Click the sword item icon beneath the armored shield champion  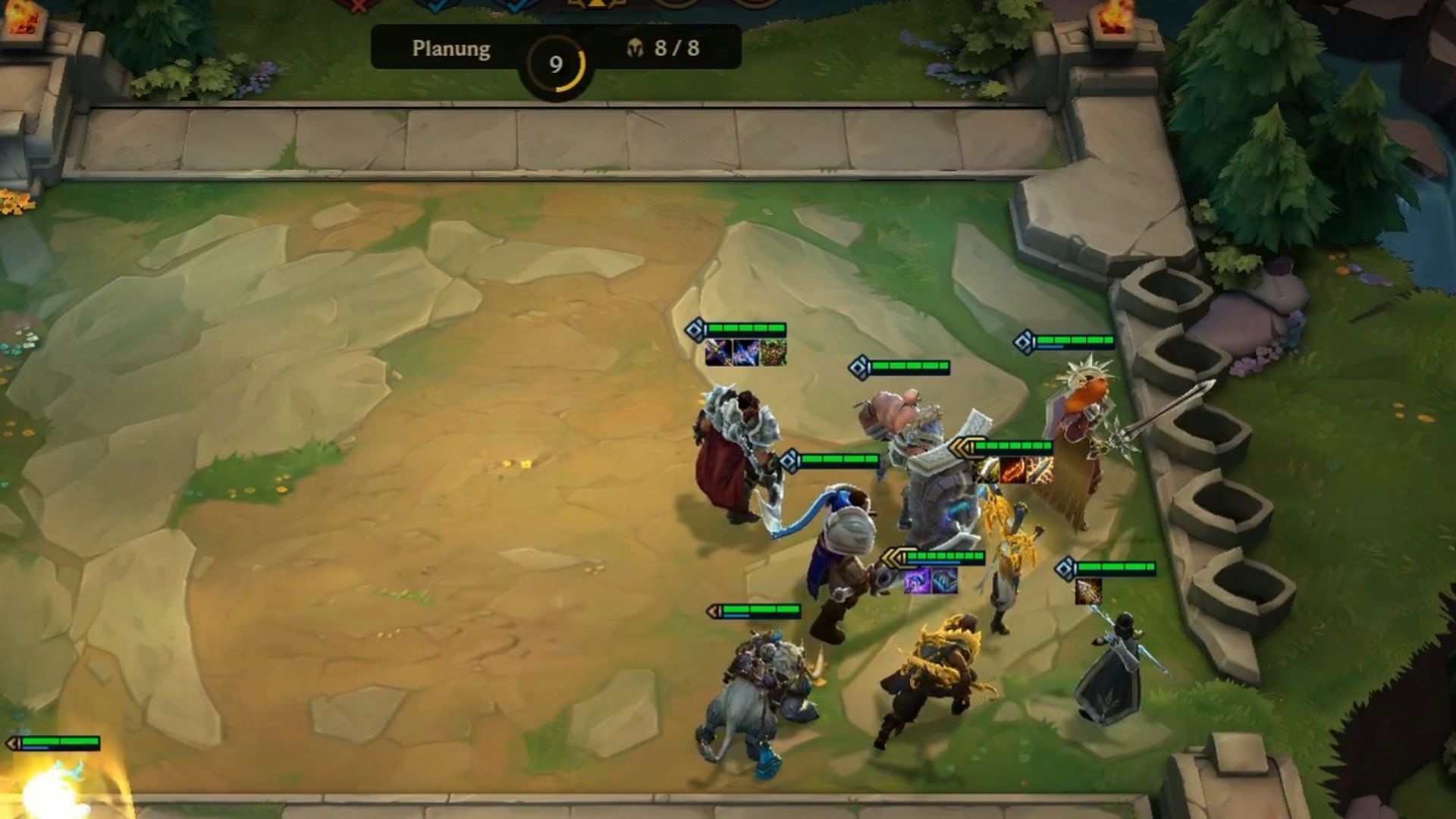1039,471
